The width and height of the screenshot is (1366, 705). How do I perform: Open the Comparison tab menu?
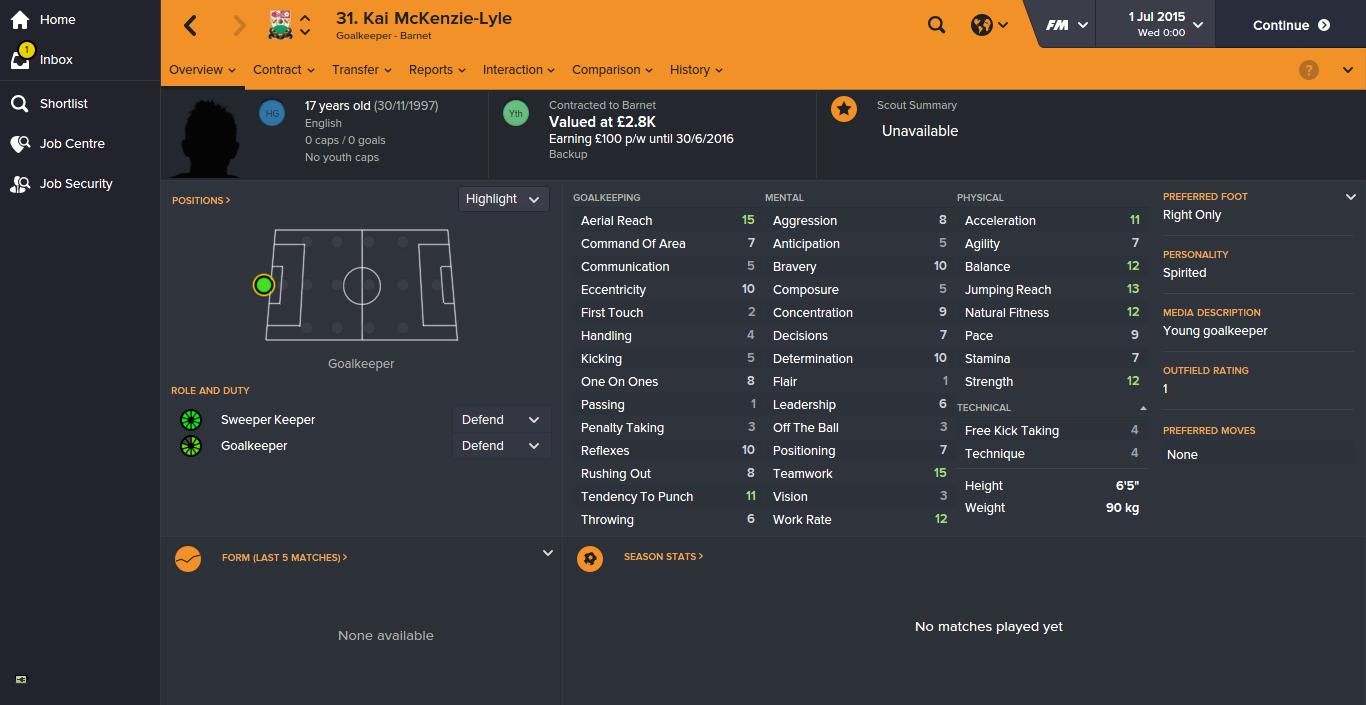tap(612, 70)
